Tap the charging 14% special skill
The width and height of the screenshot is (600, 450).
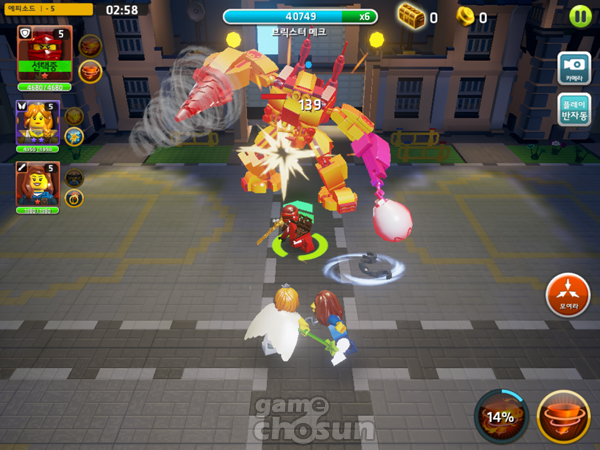501,416
